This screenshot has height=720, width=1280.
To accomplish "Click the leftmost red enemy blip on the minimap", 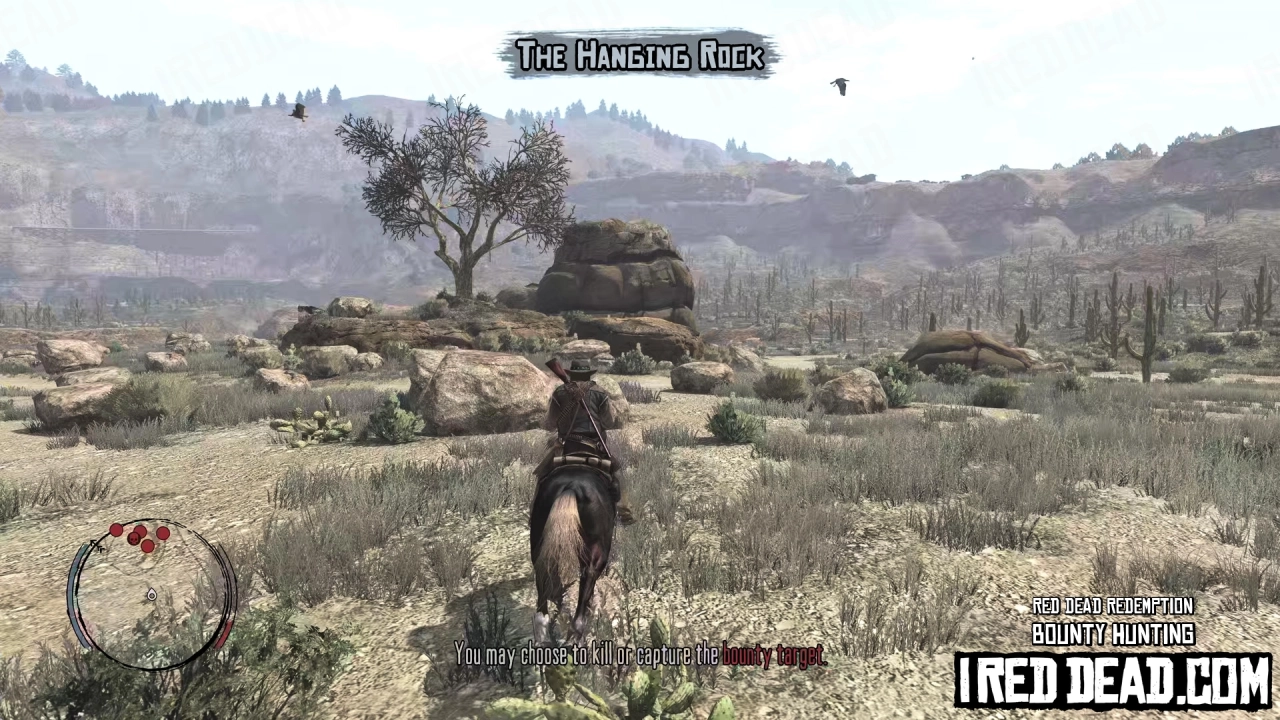I will click(x=116, y=529).
